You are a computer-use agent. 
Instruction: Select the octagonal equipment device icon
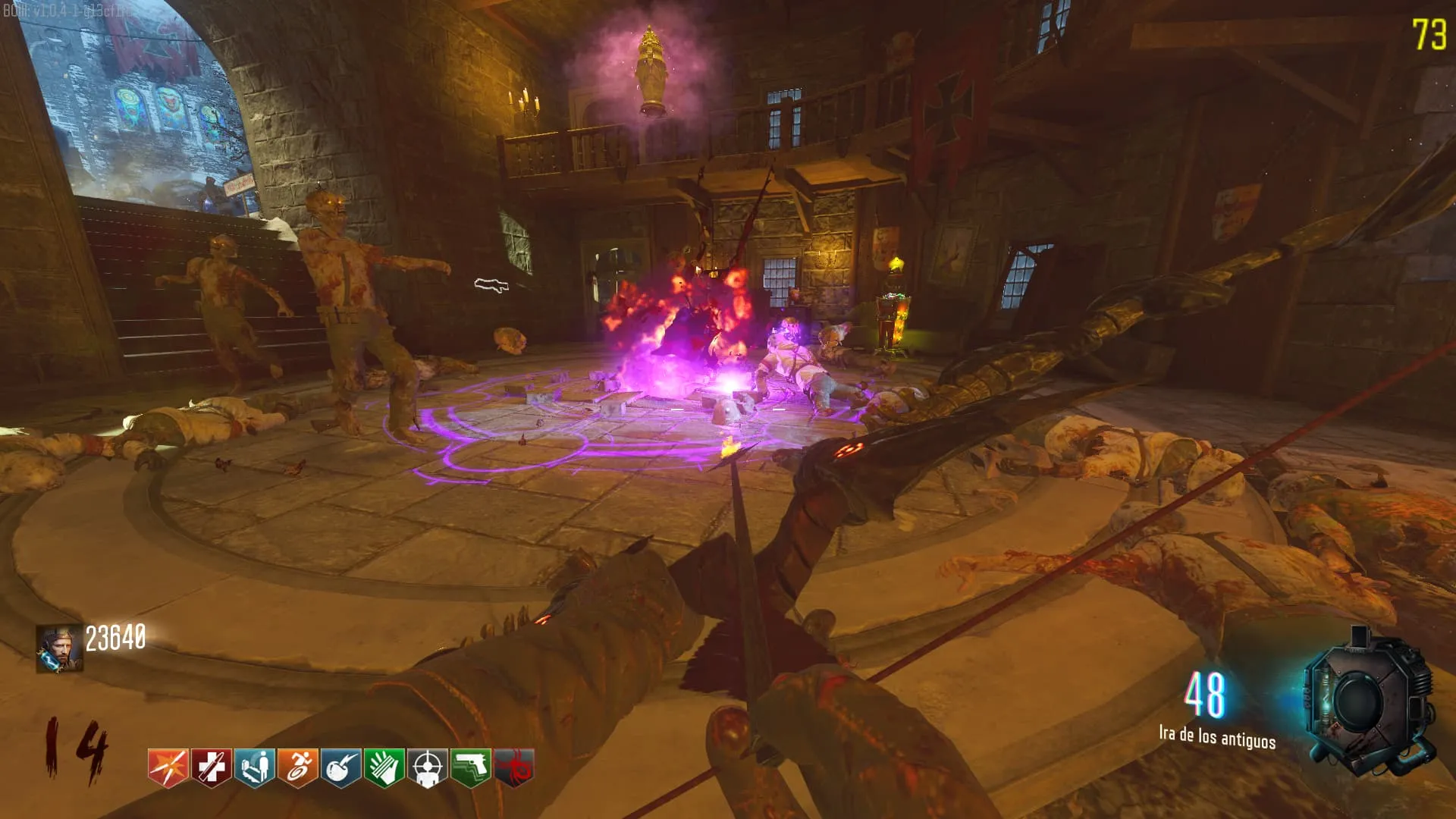(x=1369, y=701)
